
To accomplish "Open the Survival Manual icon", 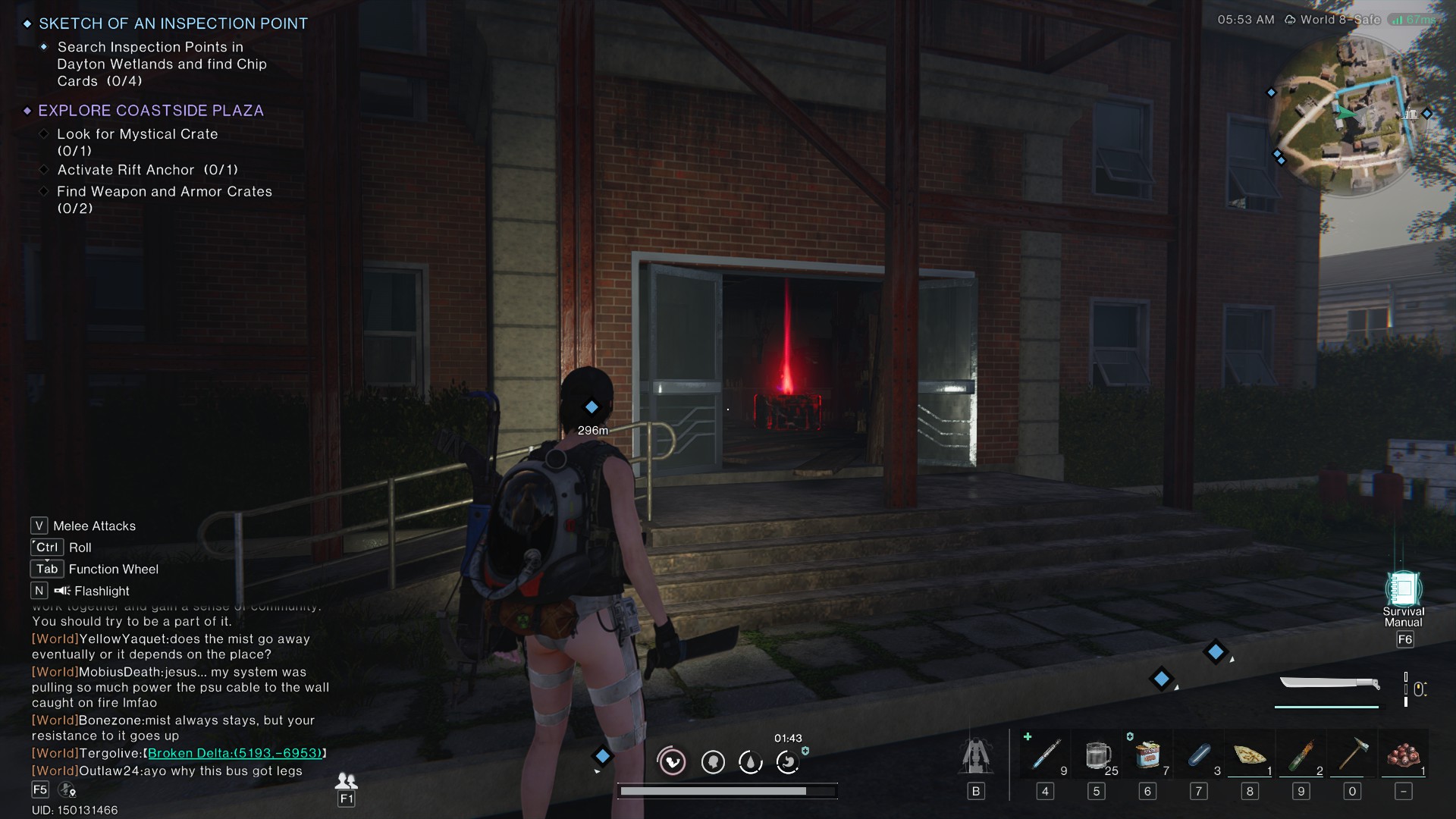I will [1404, 588].
